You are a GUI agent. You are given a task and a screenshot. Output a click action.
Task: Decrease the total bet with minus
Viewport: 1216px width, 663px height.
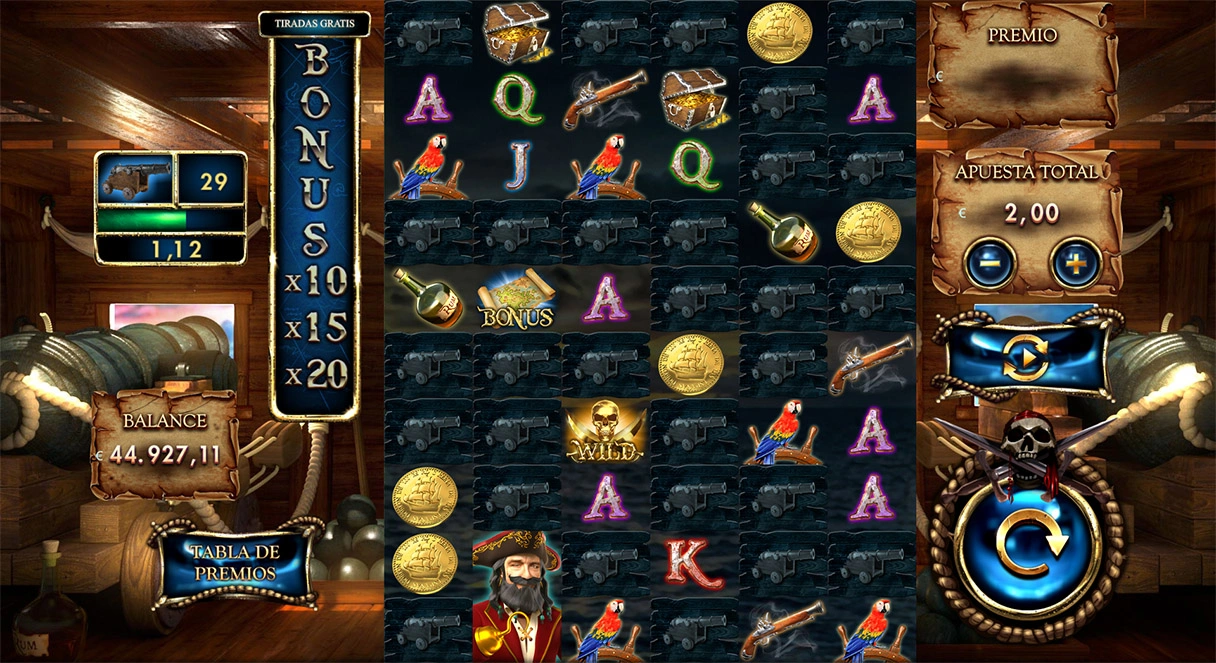coord(990,263)
